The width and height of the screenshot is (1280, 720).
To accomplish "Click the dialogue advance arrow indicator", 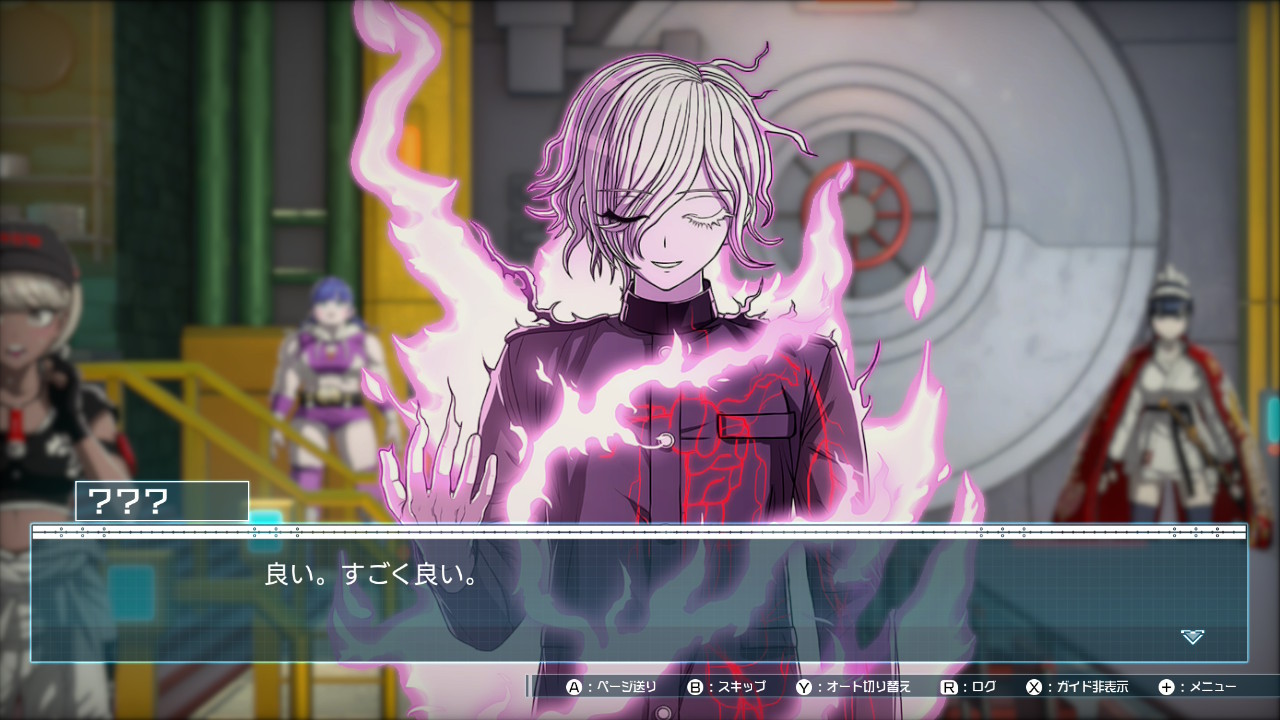I will tap(1192, 636).
